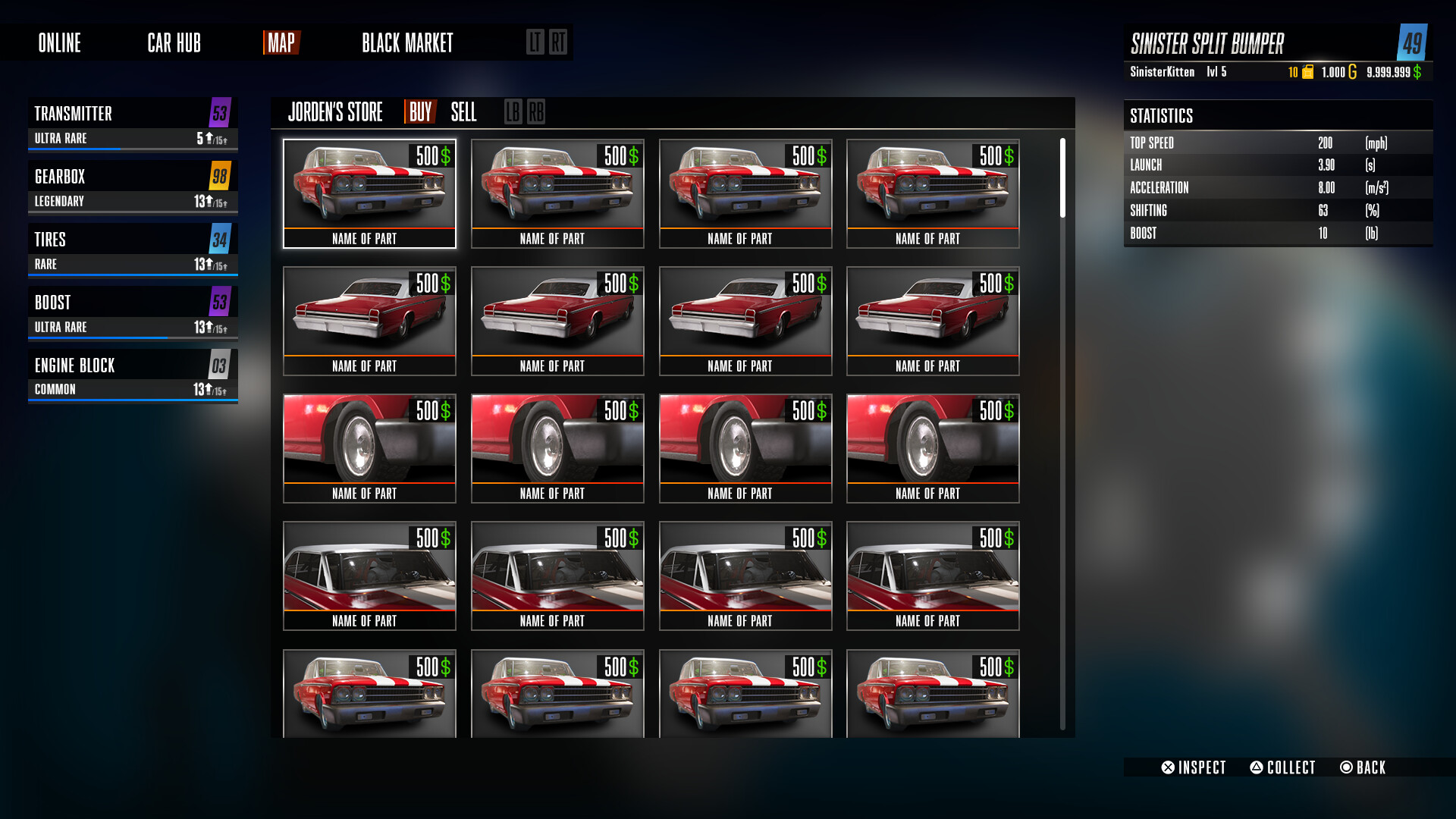The width and height of the screenshot is (1456, 819).
Task: Go back from the store
Action: [1363, 767]
